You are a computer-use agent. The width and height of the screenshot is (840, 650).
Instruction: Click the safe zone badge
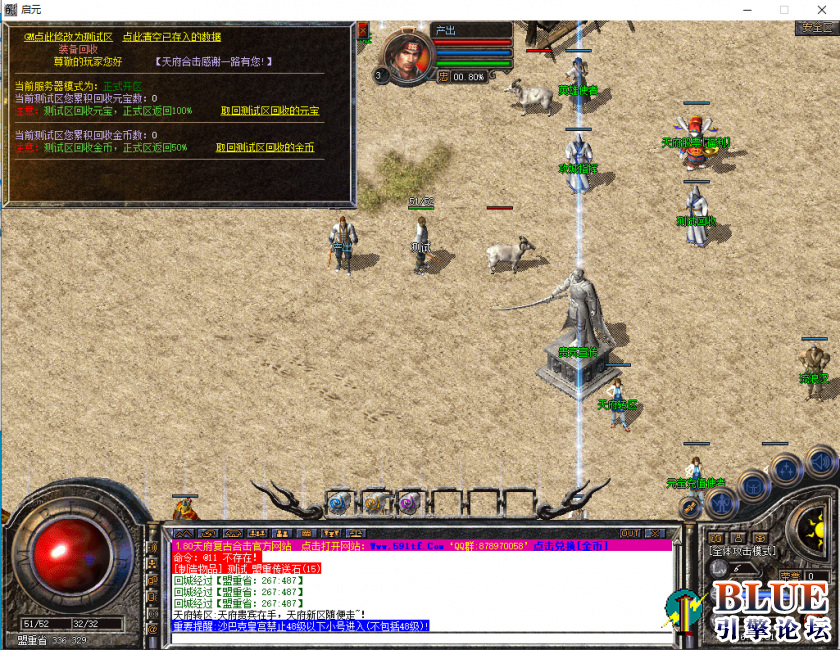(x=817, y=28)
